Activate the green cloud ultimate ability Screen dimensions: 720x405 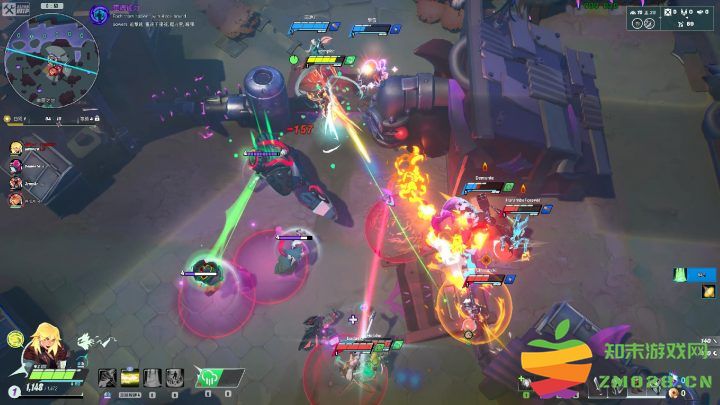pos(210,377)
